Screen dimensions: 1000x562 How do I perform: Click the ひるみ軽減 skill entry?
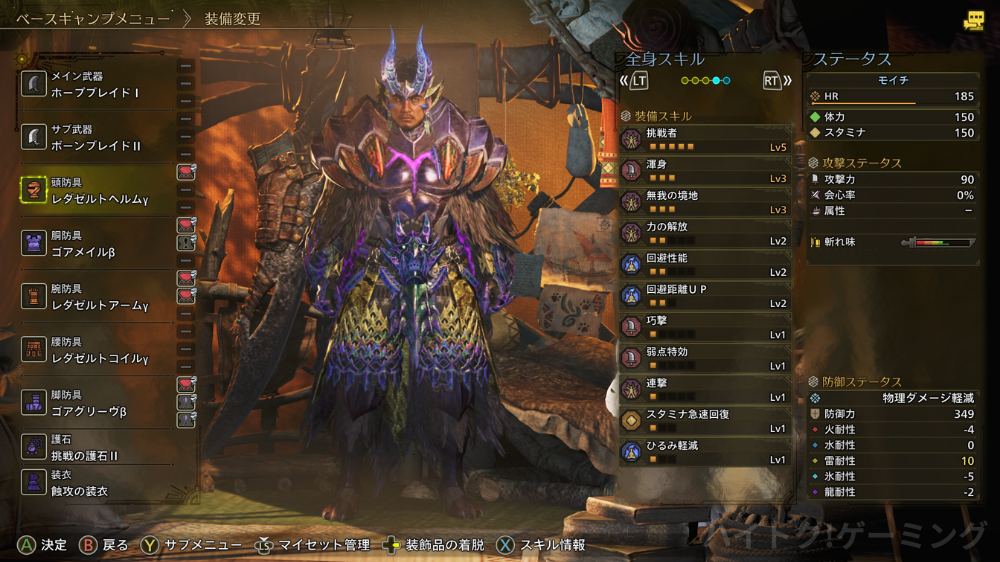(x=704, y=452)
